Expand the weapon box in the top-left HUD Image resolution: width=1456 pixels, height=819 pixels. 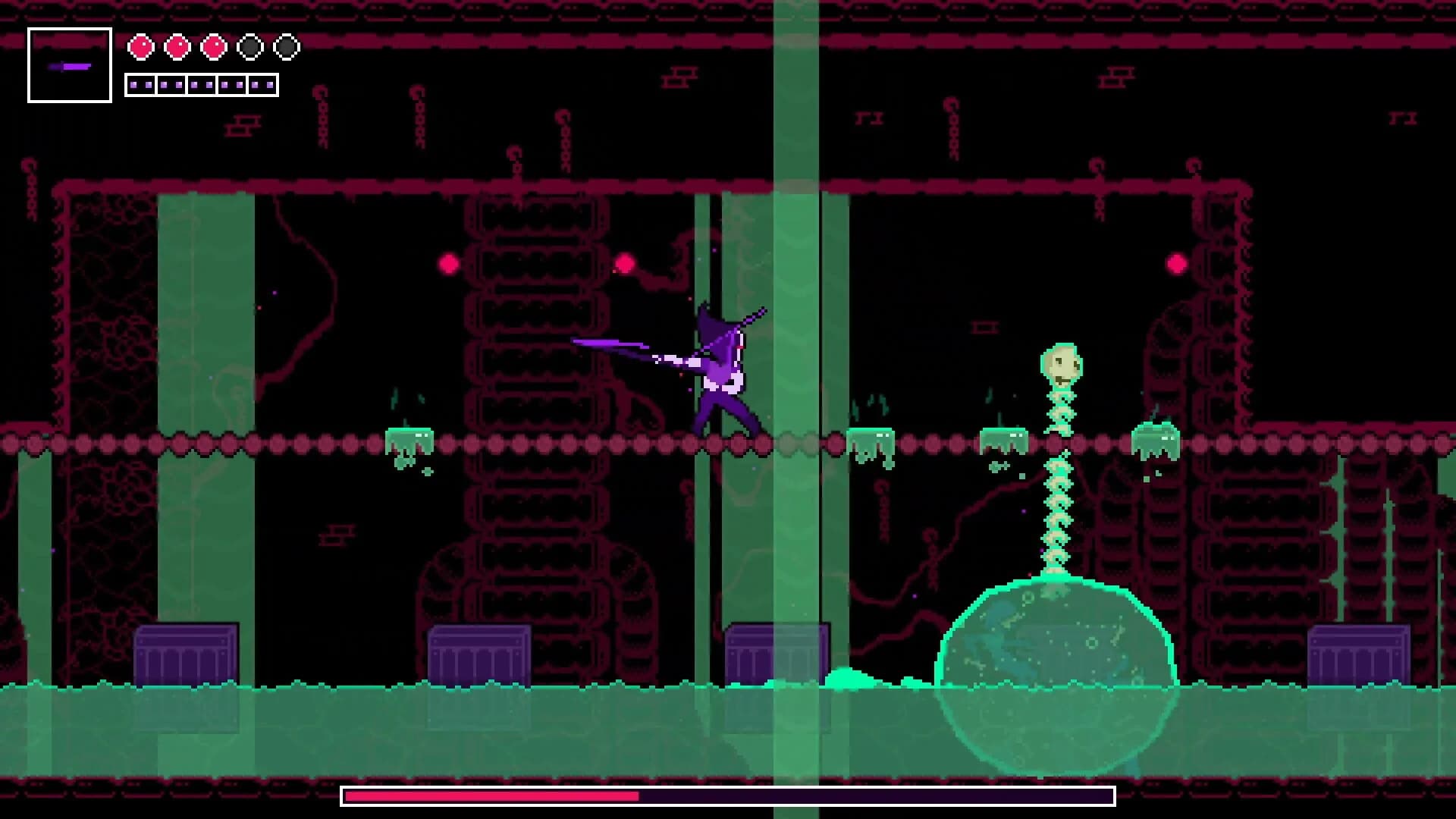(69, 66)
